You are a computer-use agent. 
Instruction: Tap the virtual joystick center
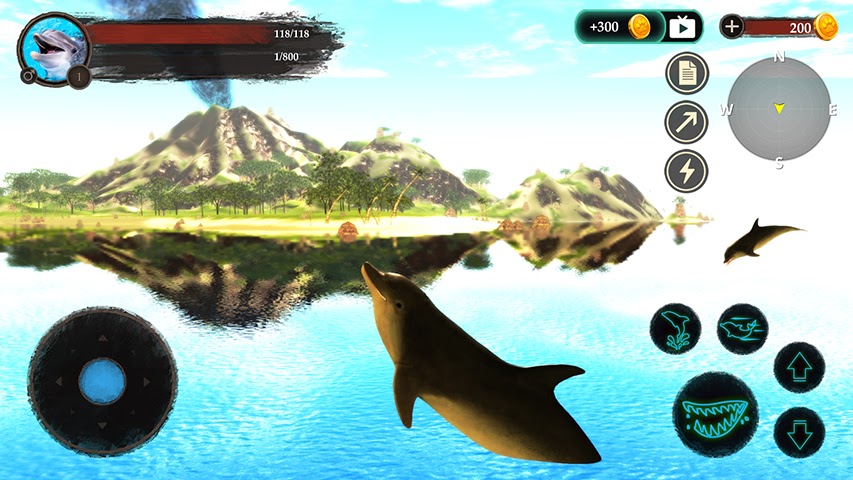point(102,382)
